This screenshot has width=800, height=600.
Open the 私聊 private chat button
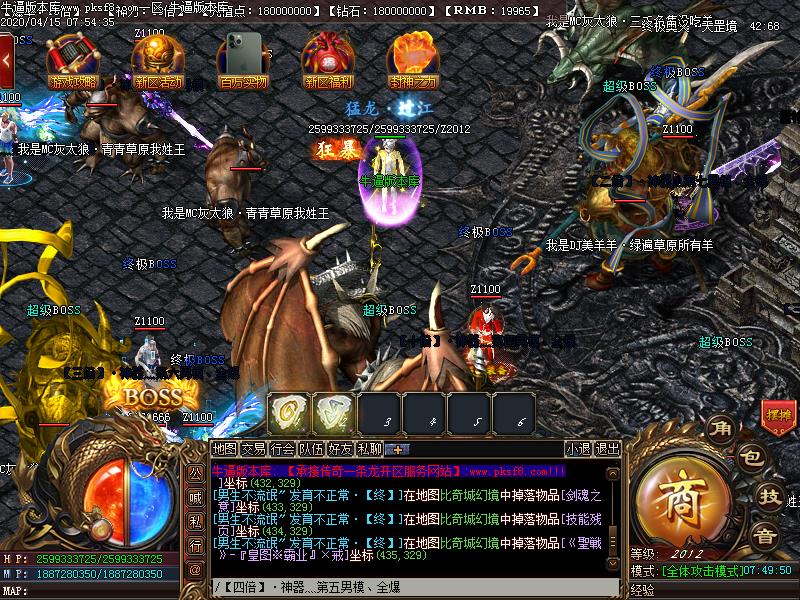(x=370, y=449)
